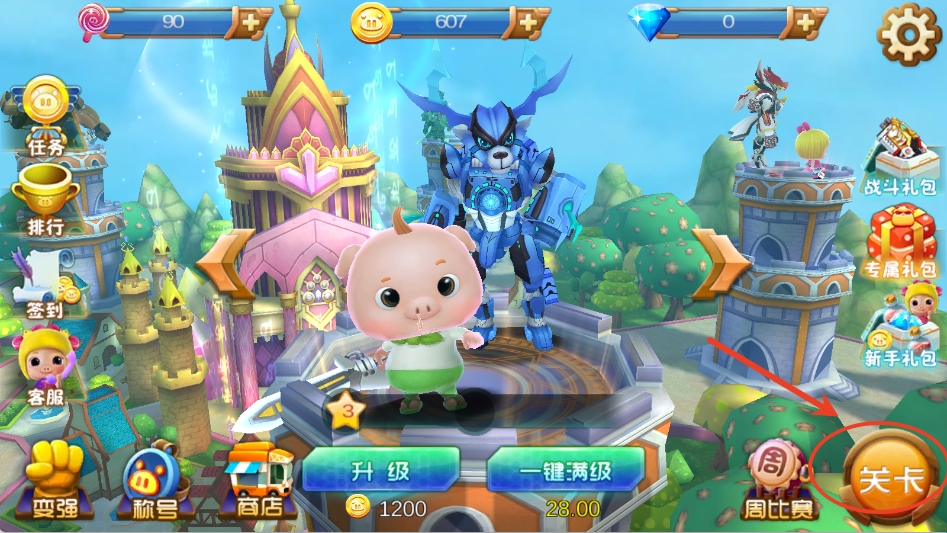Add more lollipop stamina with plus button
The image size is (947, 533).
coord(250,21)
